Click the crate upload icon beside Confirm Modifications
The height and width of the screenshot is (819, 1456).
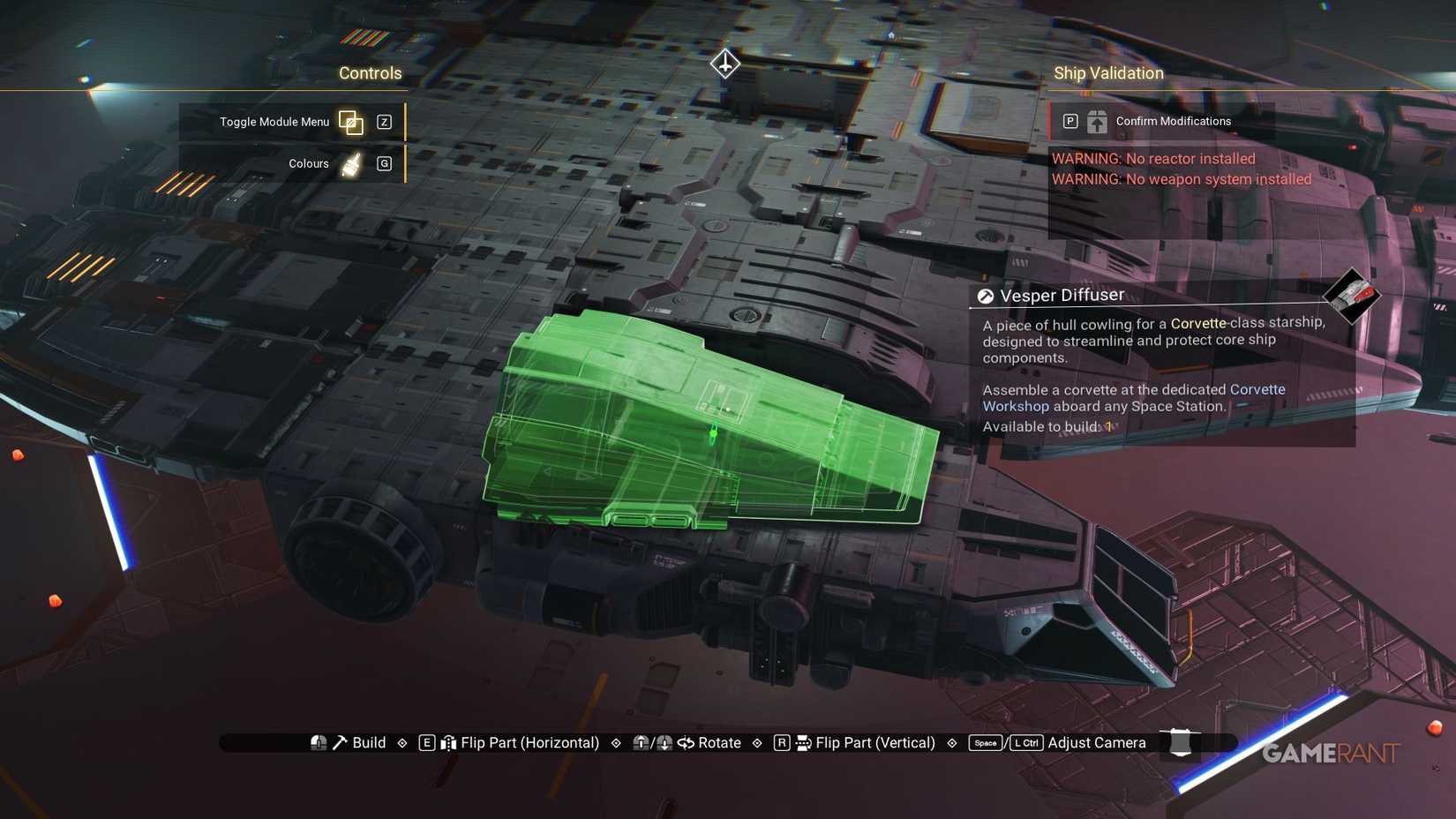(x=1096, y=121)
